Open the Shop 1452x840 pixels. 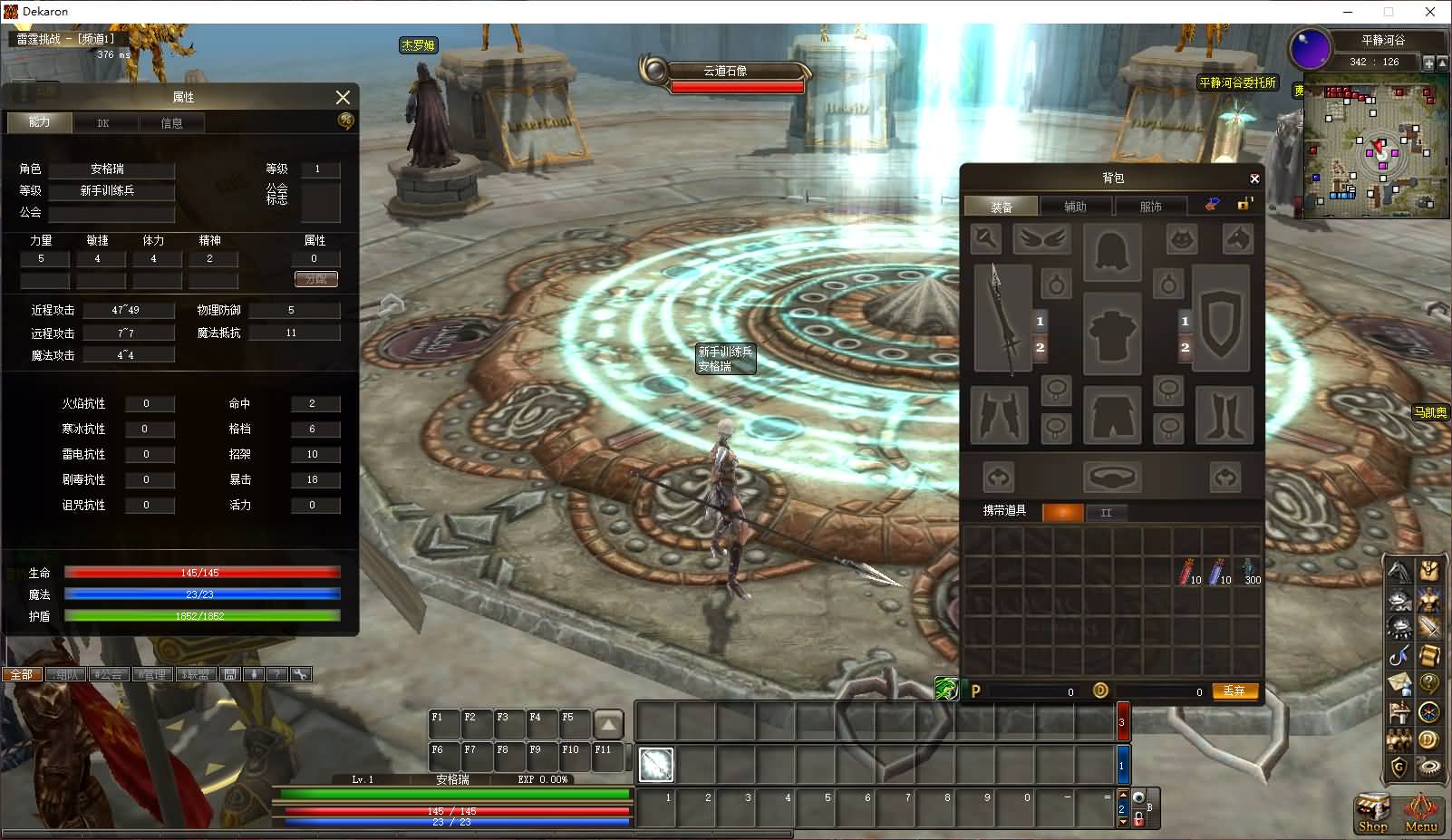pos(1372,812)
